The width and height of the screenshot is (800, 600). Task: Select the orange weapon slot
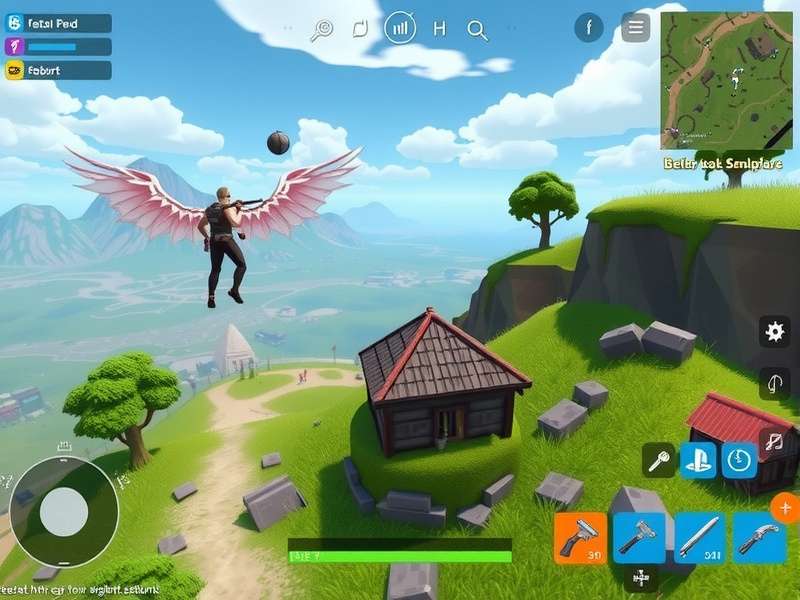pyautogui.click(x=580, y=538)
